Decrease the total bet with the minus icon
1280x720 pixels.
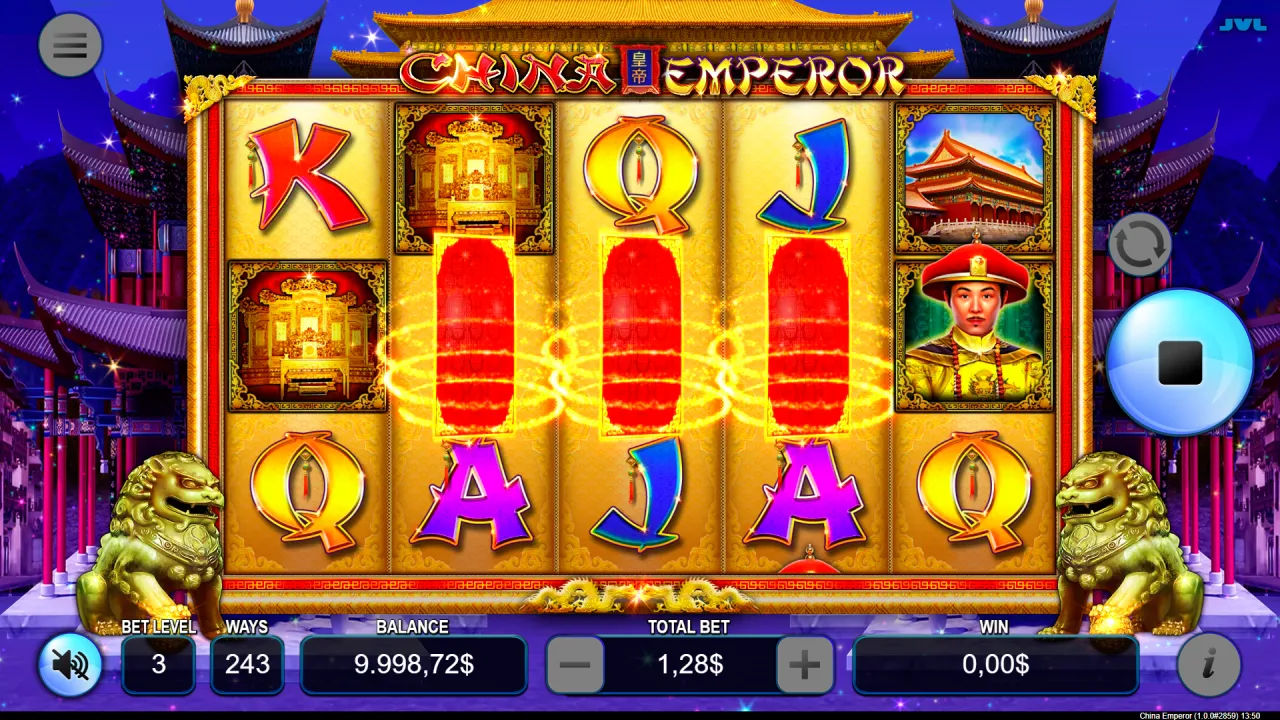point(575,663)
